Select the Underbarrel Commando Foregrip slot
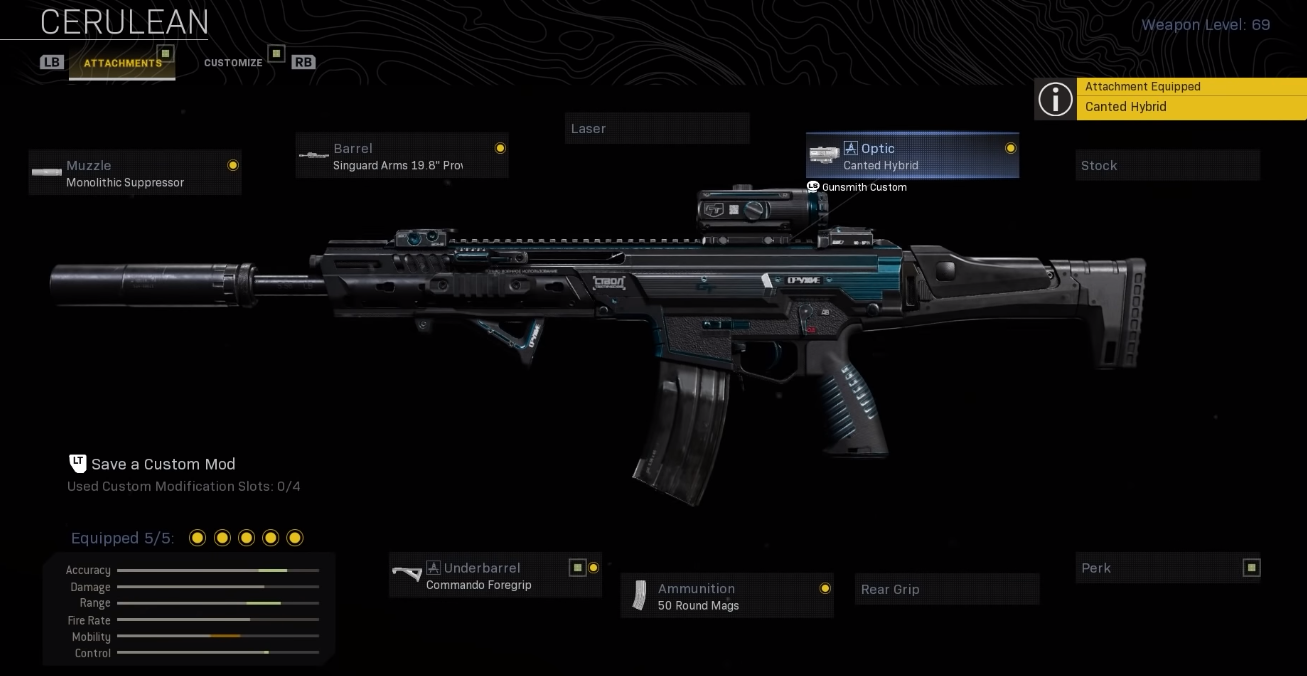 click(x=495, y=576)
